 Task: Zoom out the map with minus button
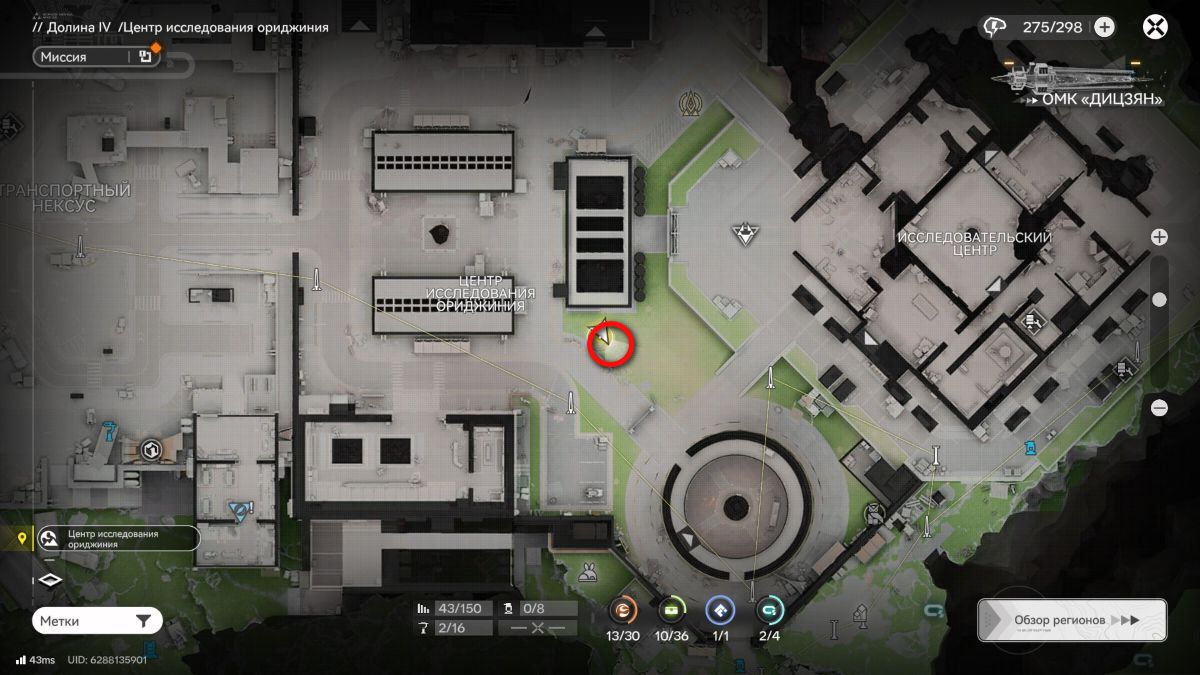pos(1159,407)
